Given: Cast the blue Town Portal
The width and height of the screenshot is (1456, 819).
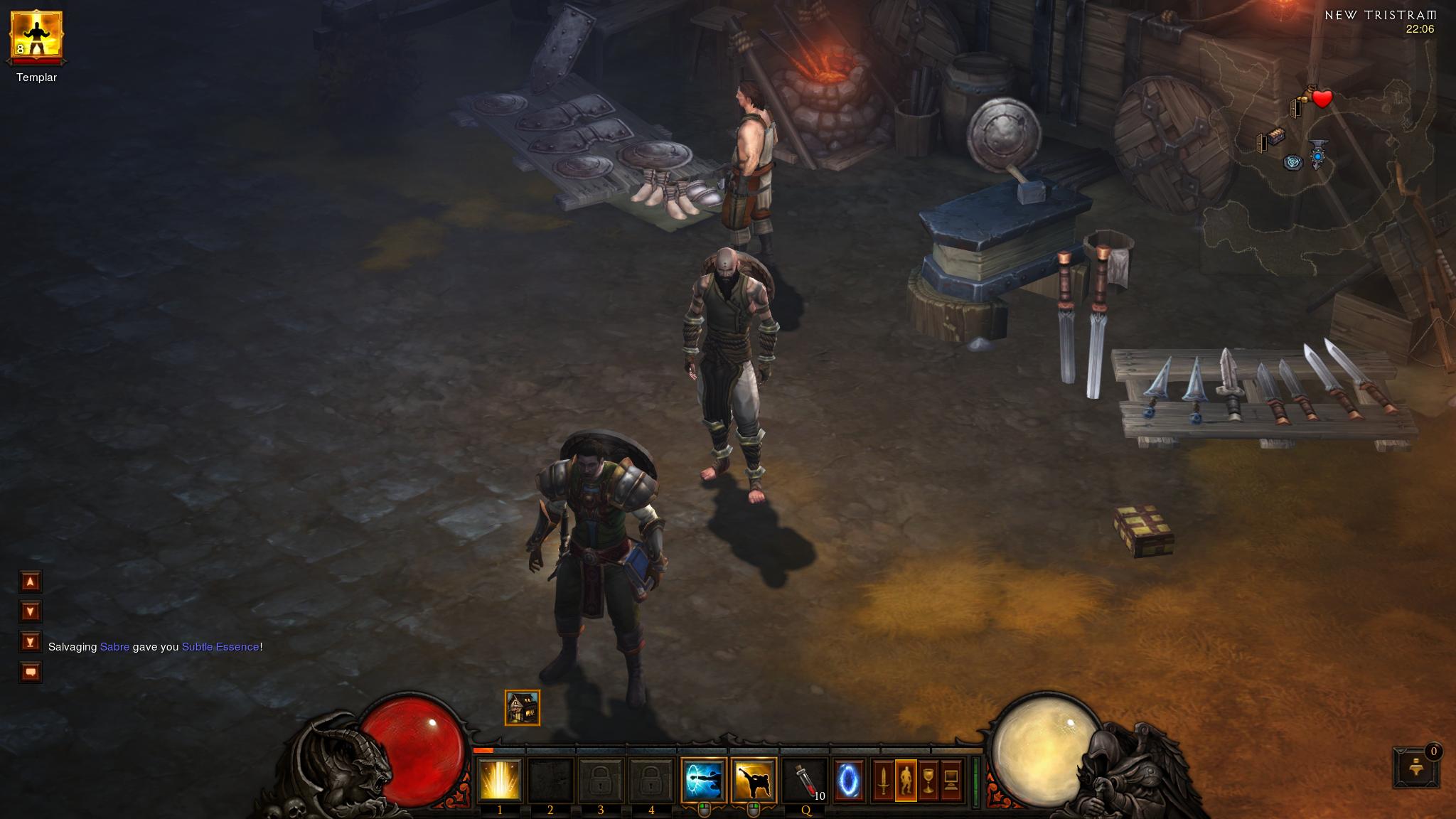Looking at the screenshot, I should point(849,781).
